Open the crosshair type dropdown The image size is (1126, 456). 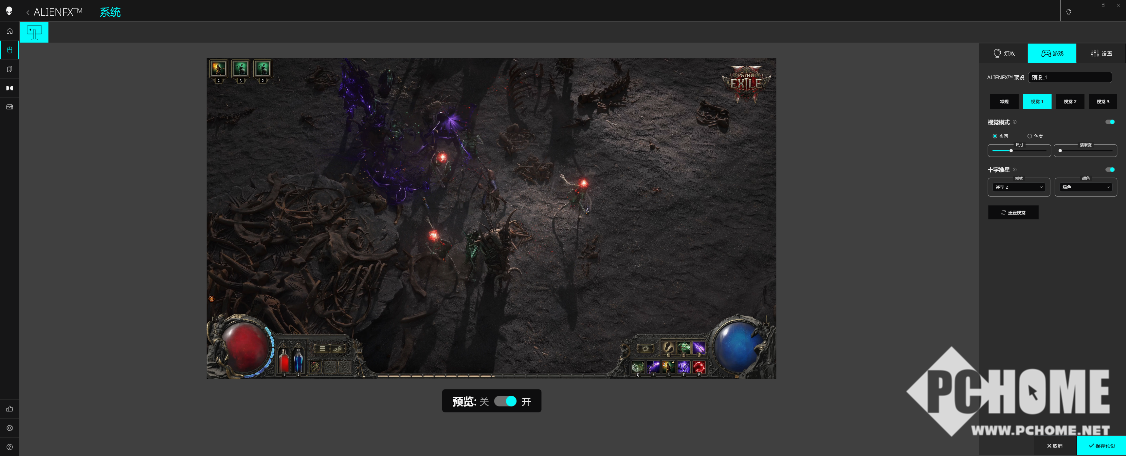pos(1018,187)
